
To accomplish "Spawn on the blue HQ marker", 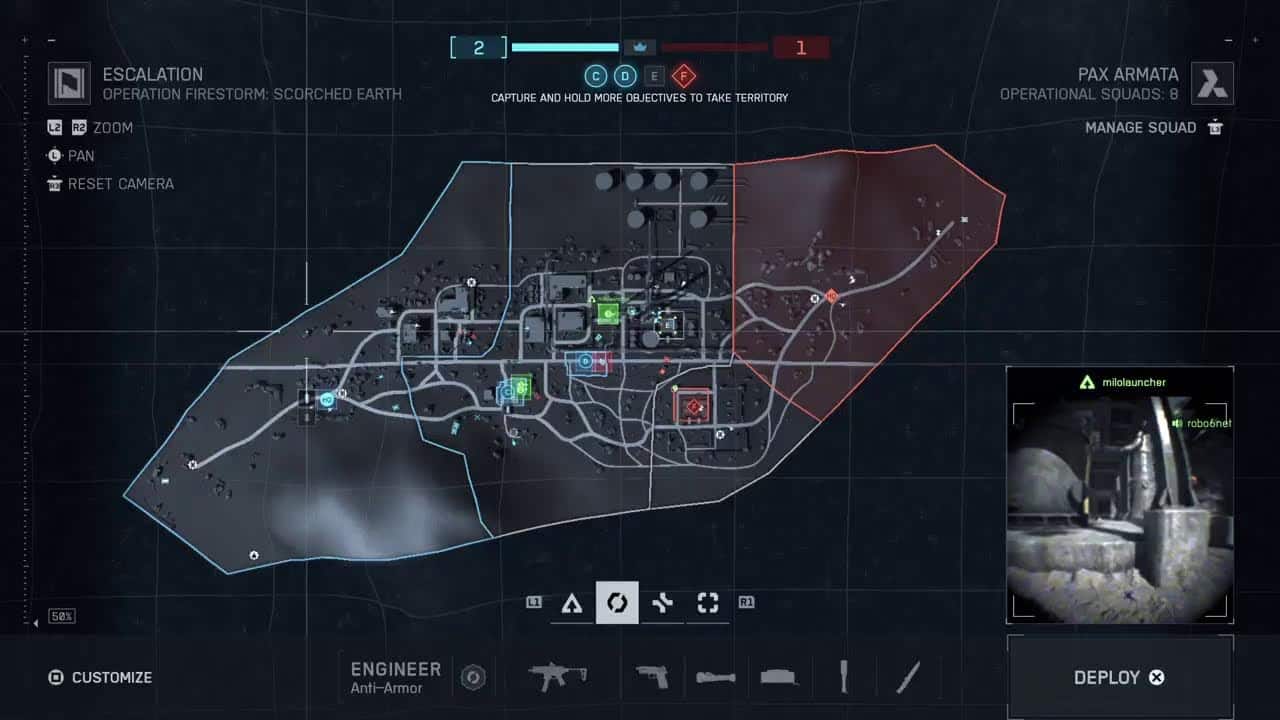I will [326, 399].
